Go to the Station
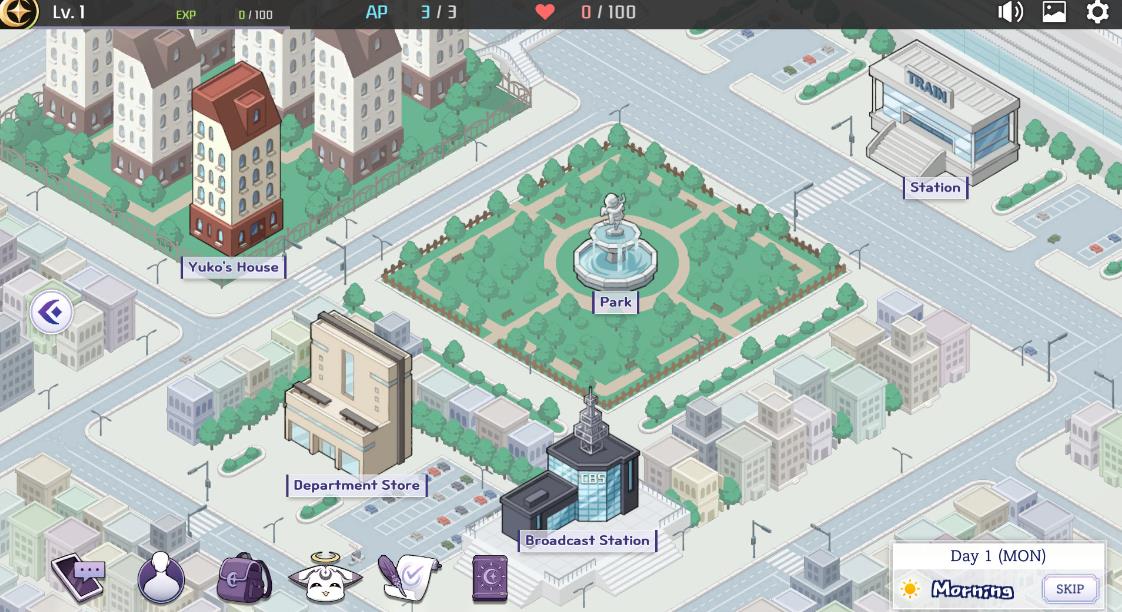The image size is (1122, 612). pos(935,187)
